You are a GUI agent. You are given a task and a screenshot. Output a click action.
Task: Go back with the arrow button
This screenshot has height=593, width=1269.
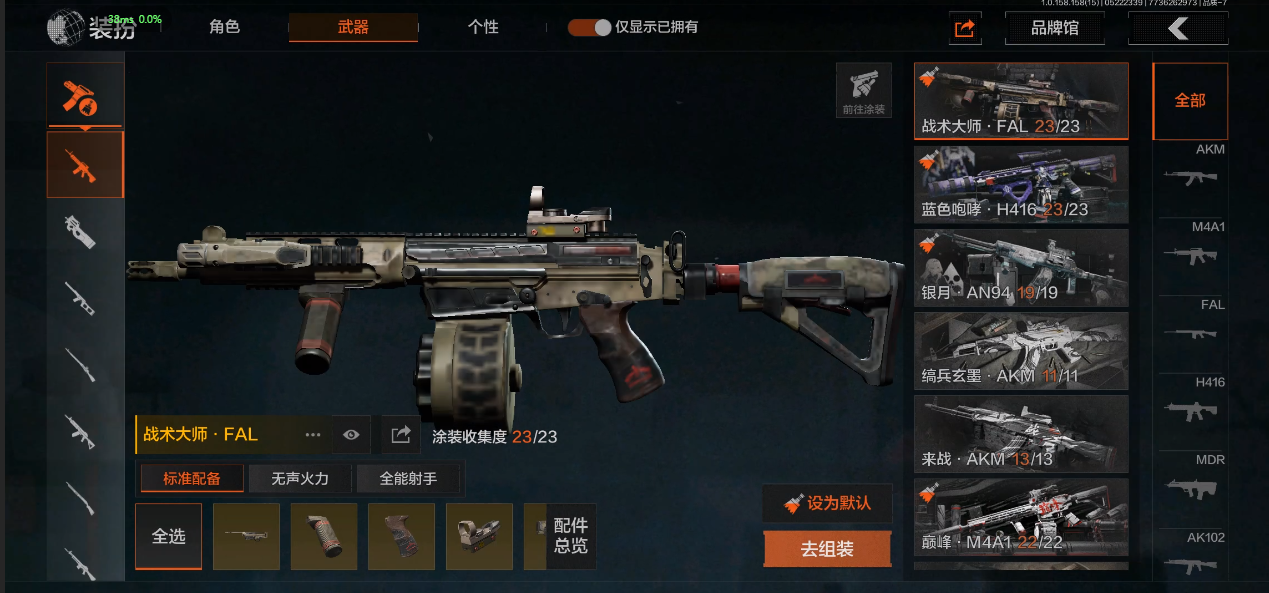point(1177,28)
